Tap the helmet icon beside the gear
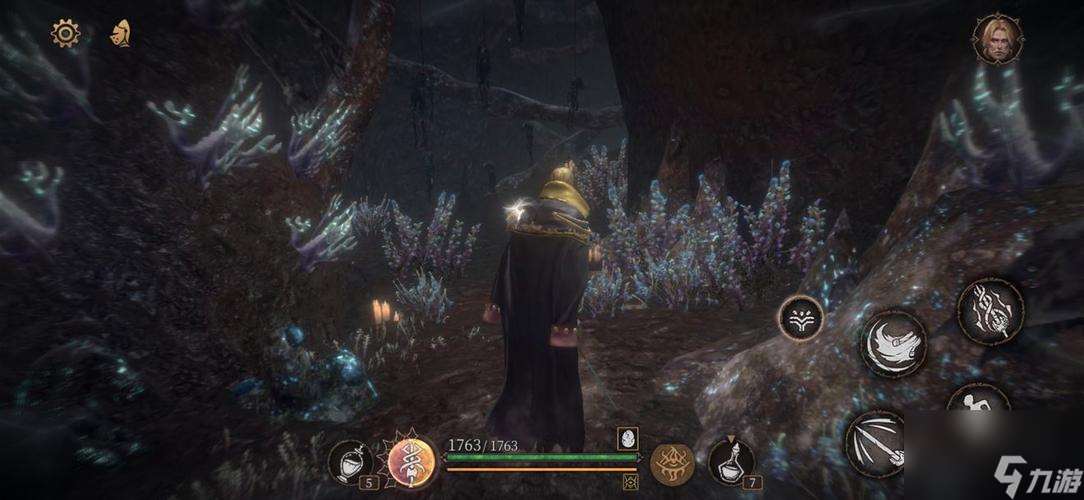 [121, 33]
